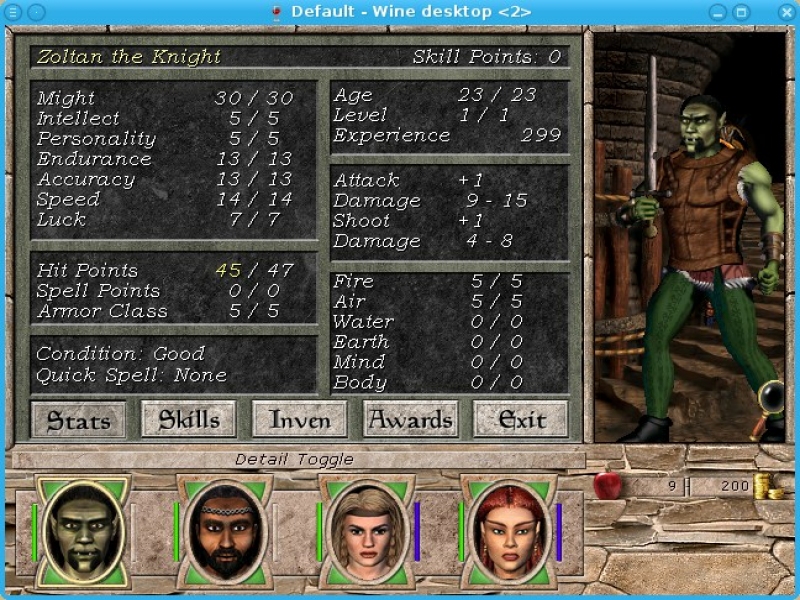Click the gold coins stack icon
The image size is (800, 600).
768,487
